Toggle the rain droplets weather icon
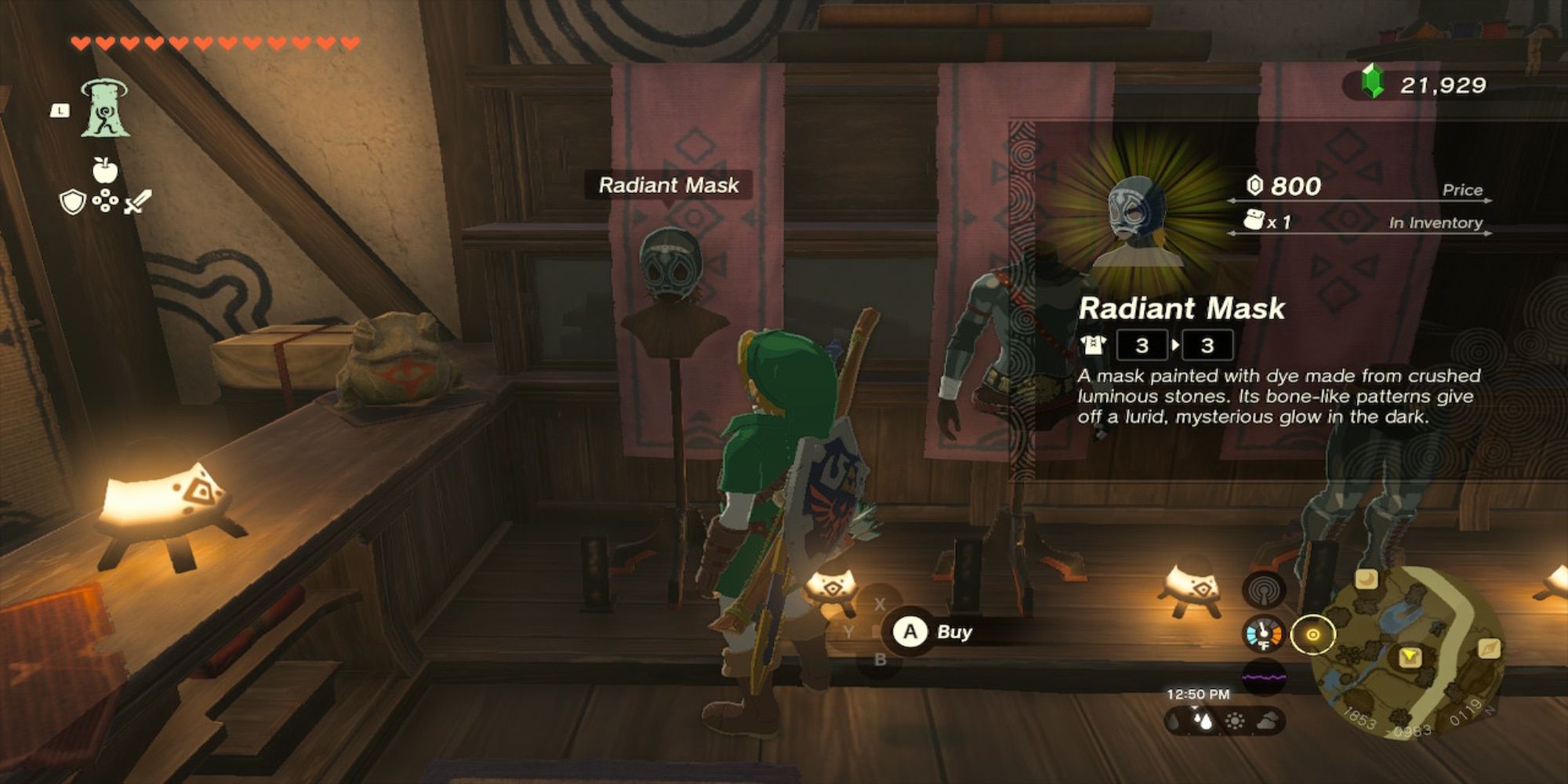This screenshot has width=1568, height=784. click(x=1204, y=720)
